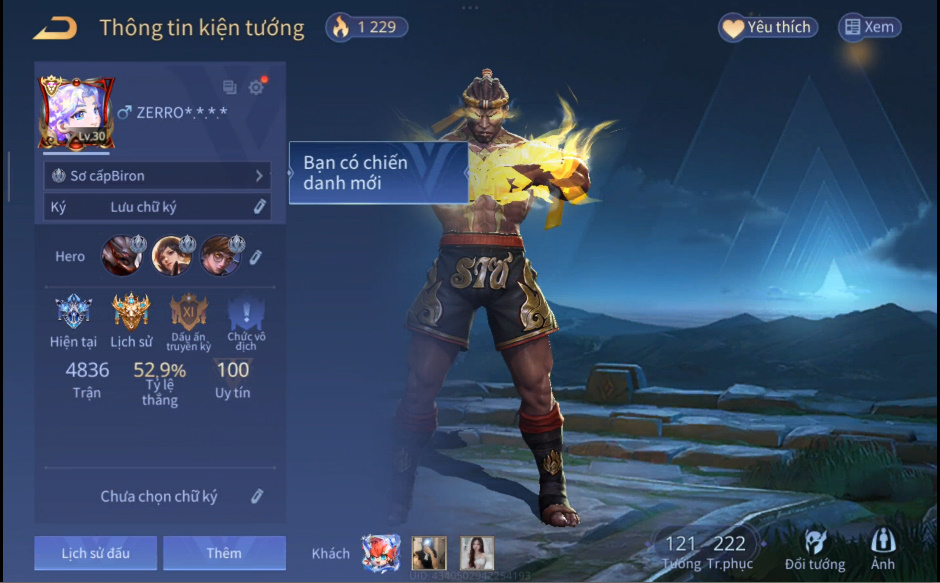Click the copy icon beside the gear
Screen dimensions: 940x583
click(230, 88)
